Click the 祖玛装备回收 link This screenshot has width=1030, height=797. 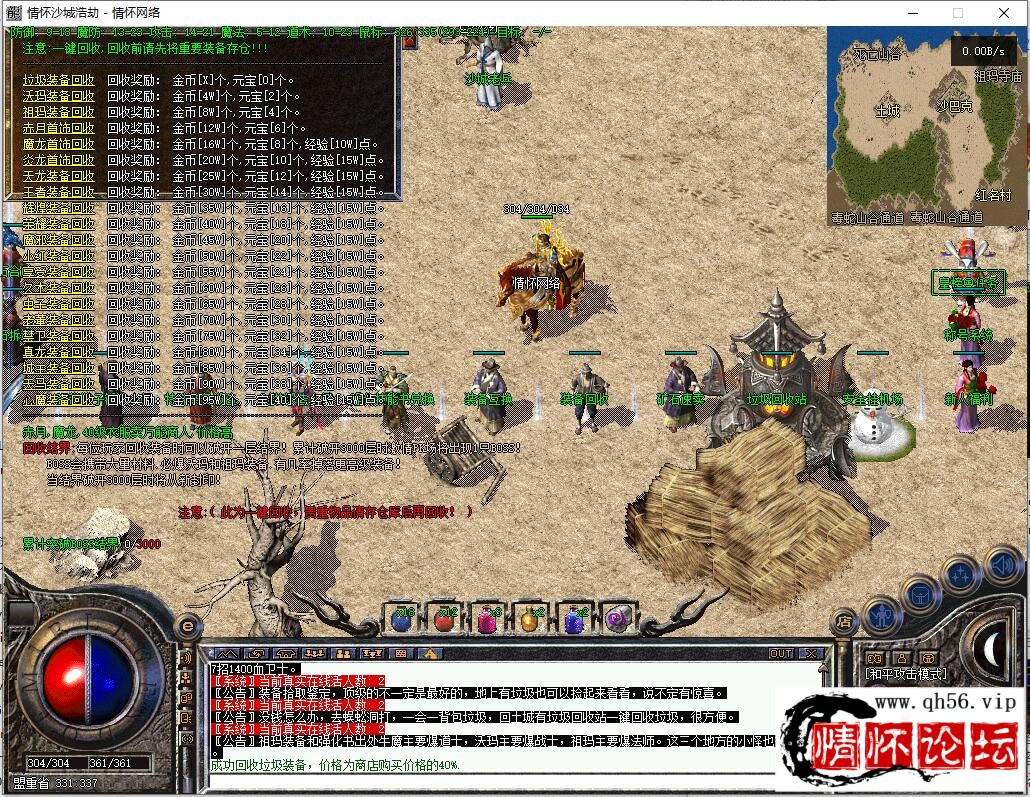[59, 112]
